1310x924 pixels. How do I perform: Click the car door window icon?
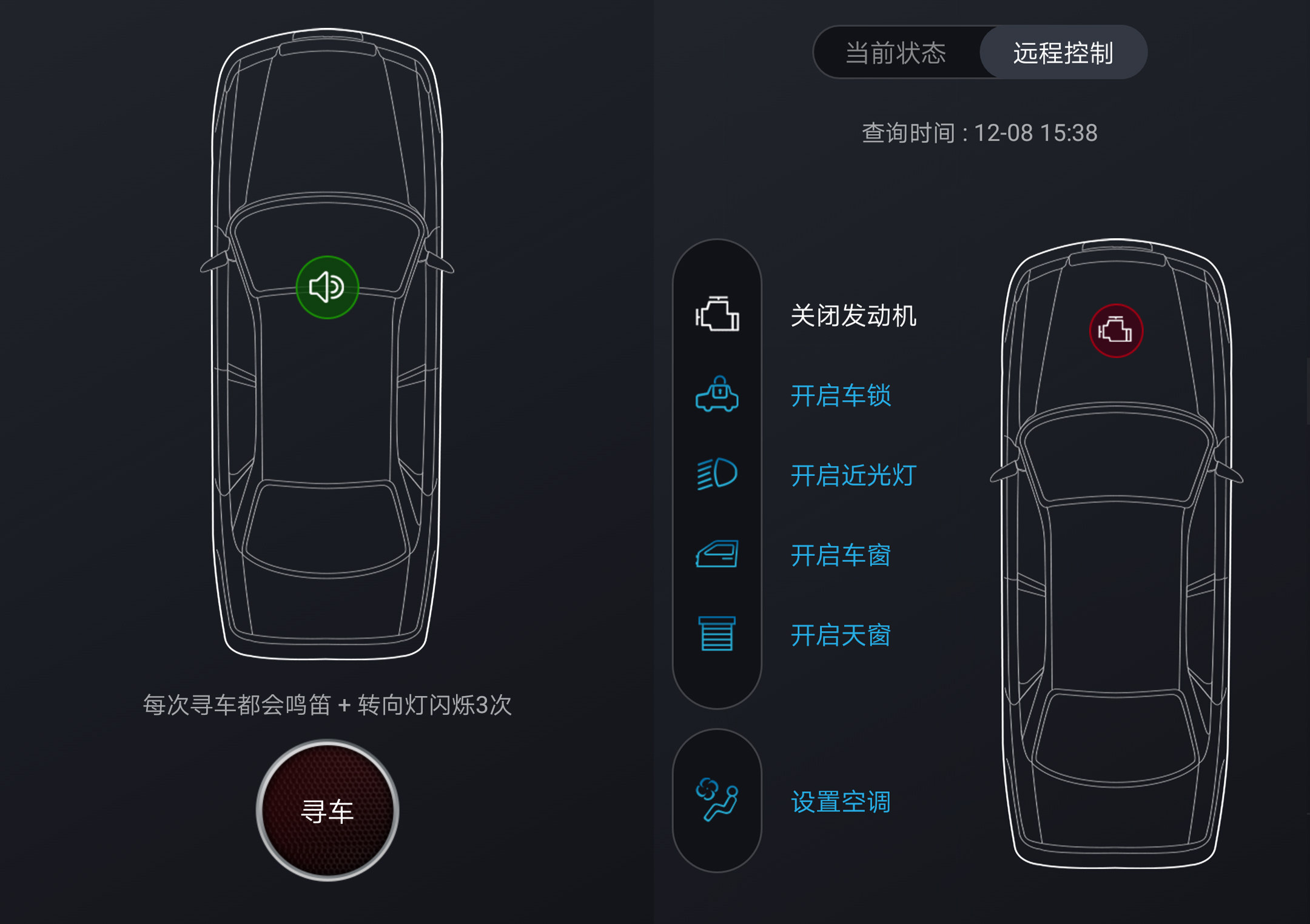717,554
